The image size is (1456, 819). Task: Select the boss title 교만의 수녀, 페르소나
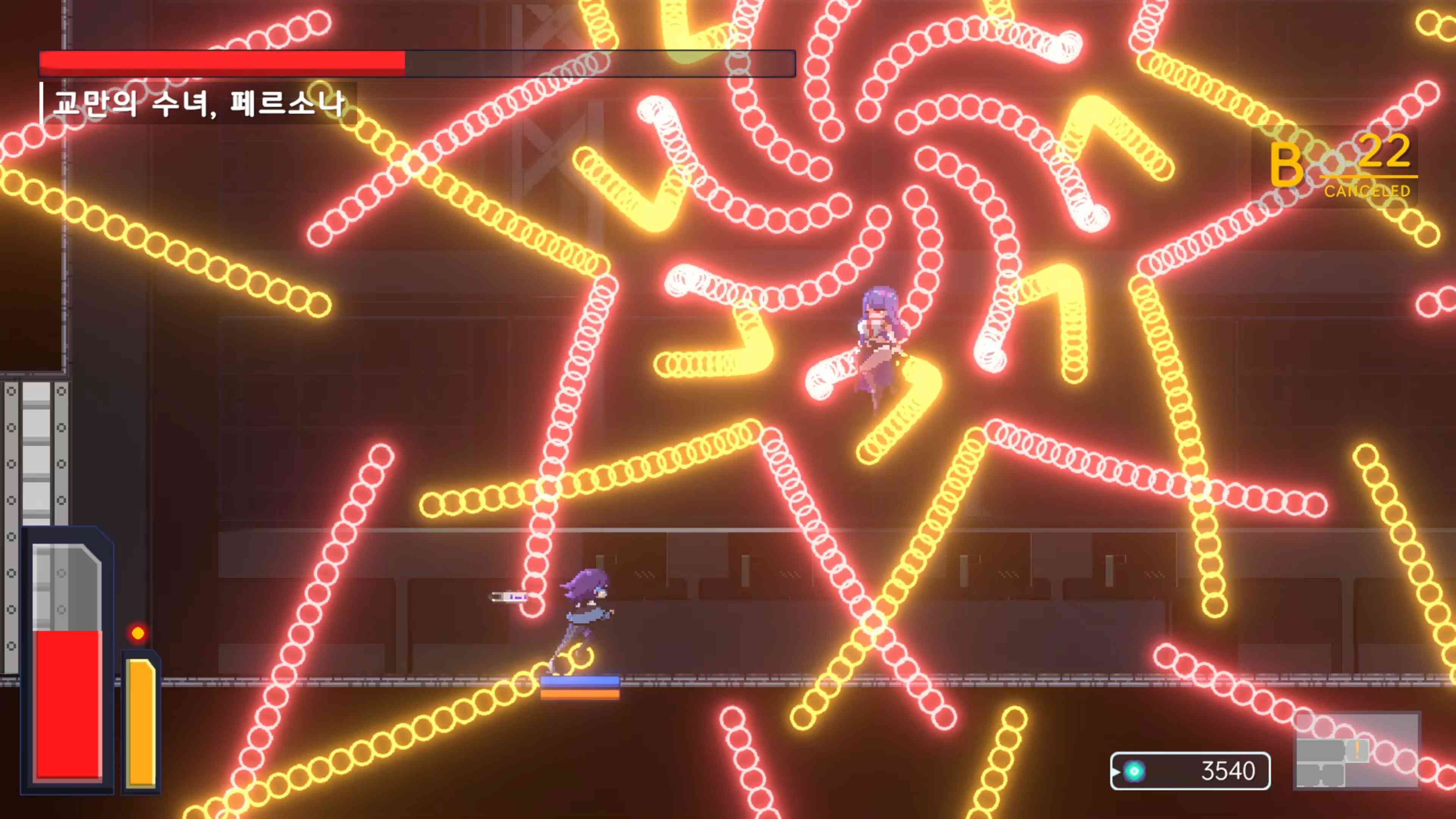coord(198,104)
